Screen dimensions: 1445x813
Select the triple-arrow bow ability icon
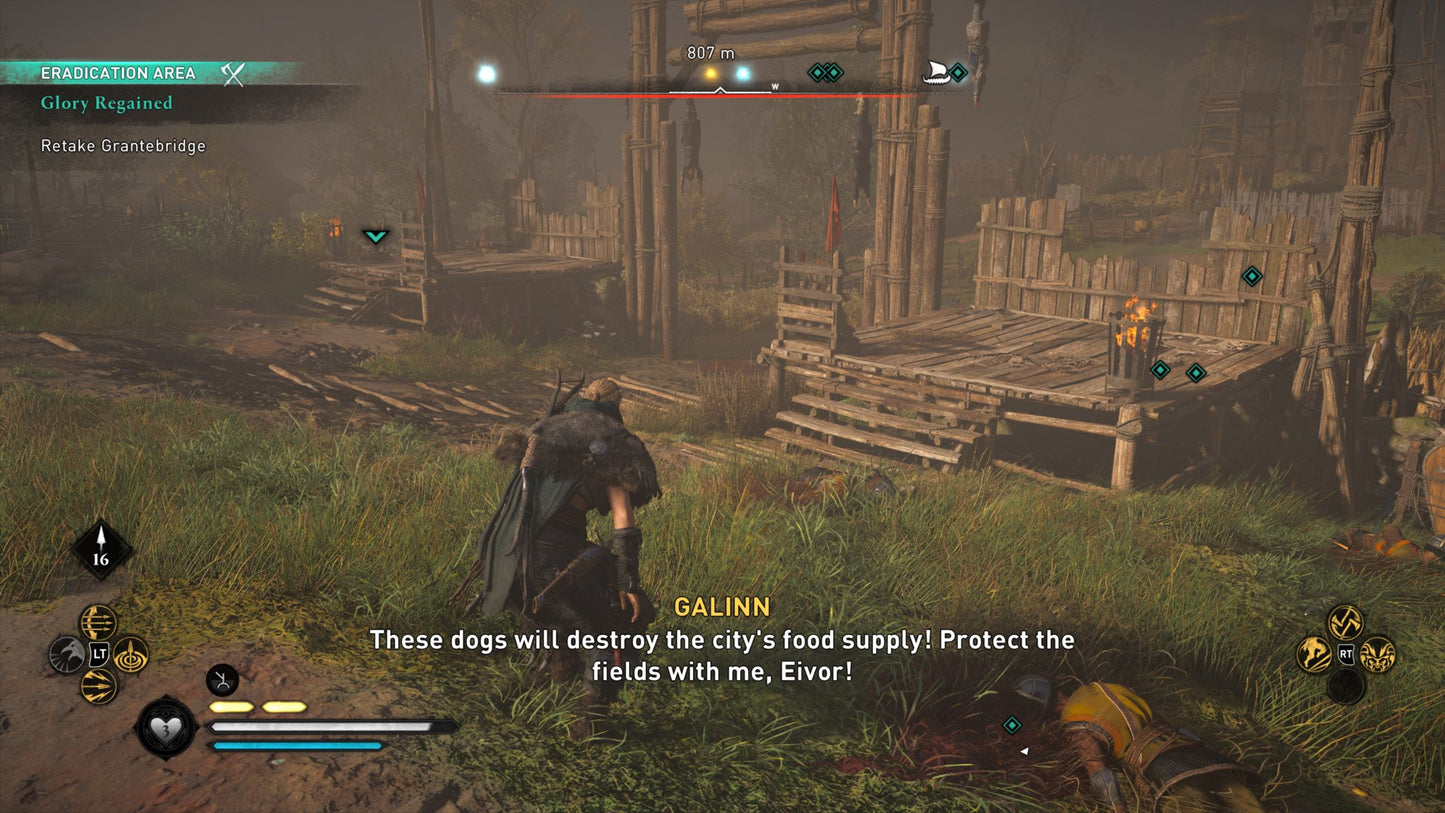tap(98, 623)
